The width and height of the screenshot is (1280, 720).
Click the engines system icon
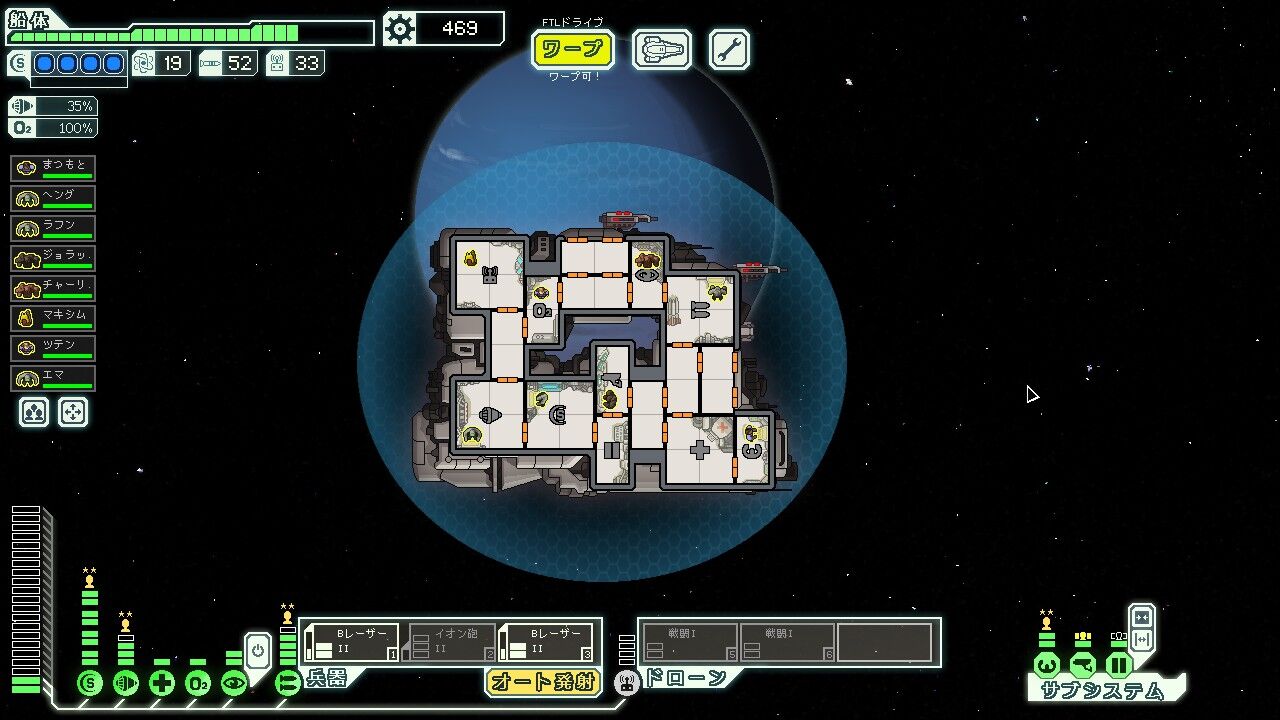click(x=126, y=683)
